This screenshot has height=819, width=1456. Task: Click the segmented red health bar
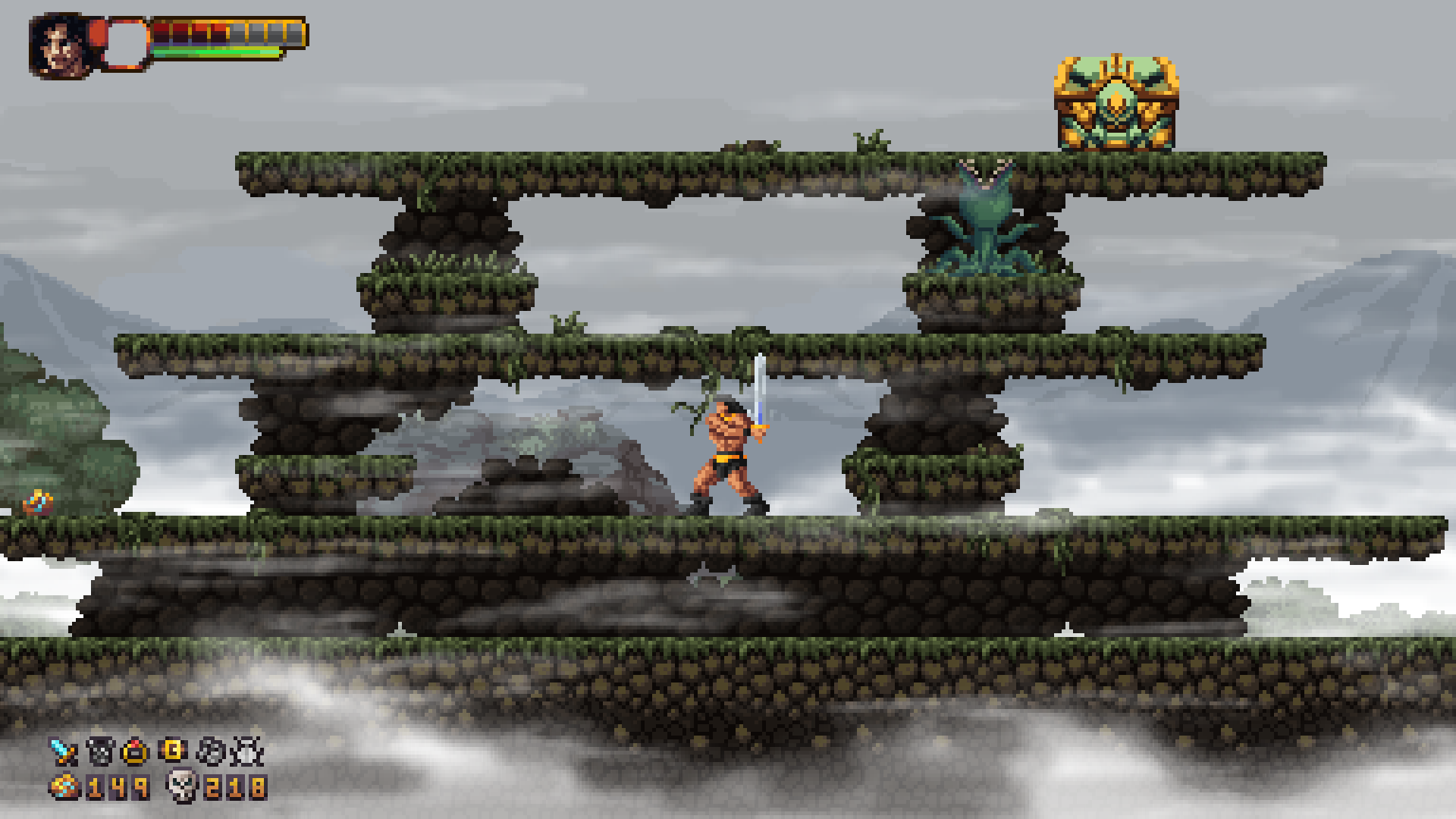(x=190, y=30)
